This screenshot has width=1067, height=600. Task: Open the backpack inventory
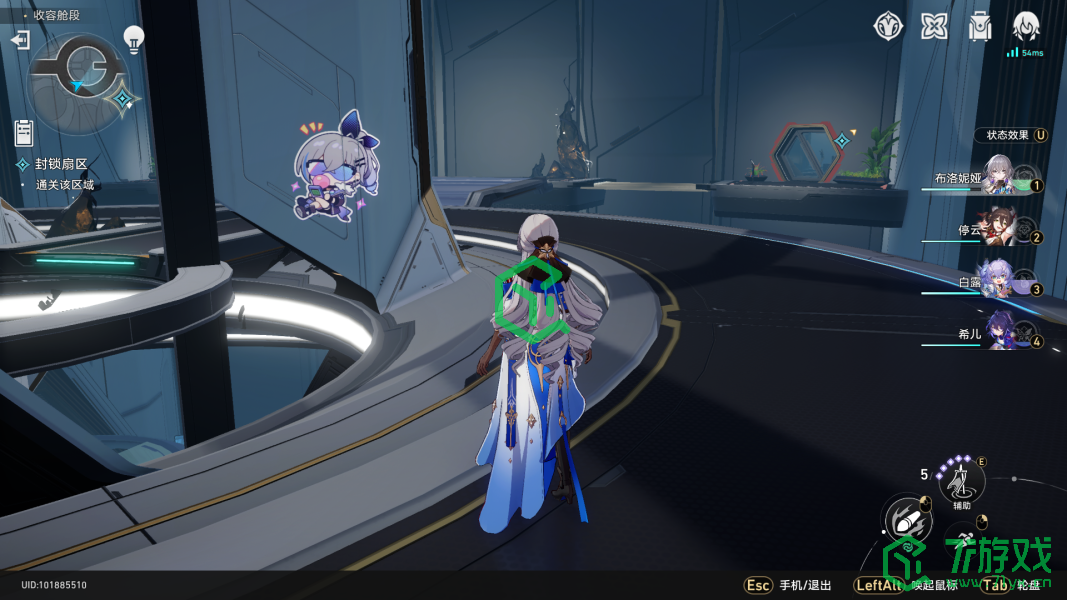(980, 26)
